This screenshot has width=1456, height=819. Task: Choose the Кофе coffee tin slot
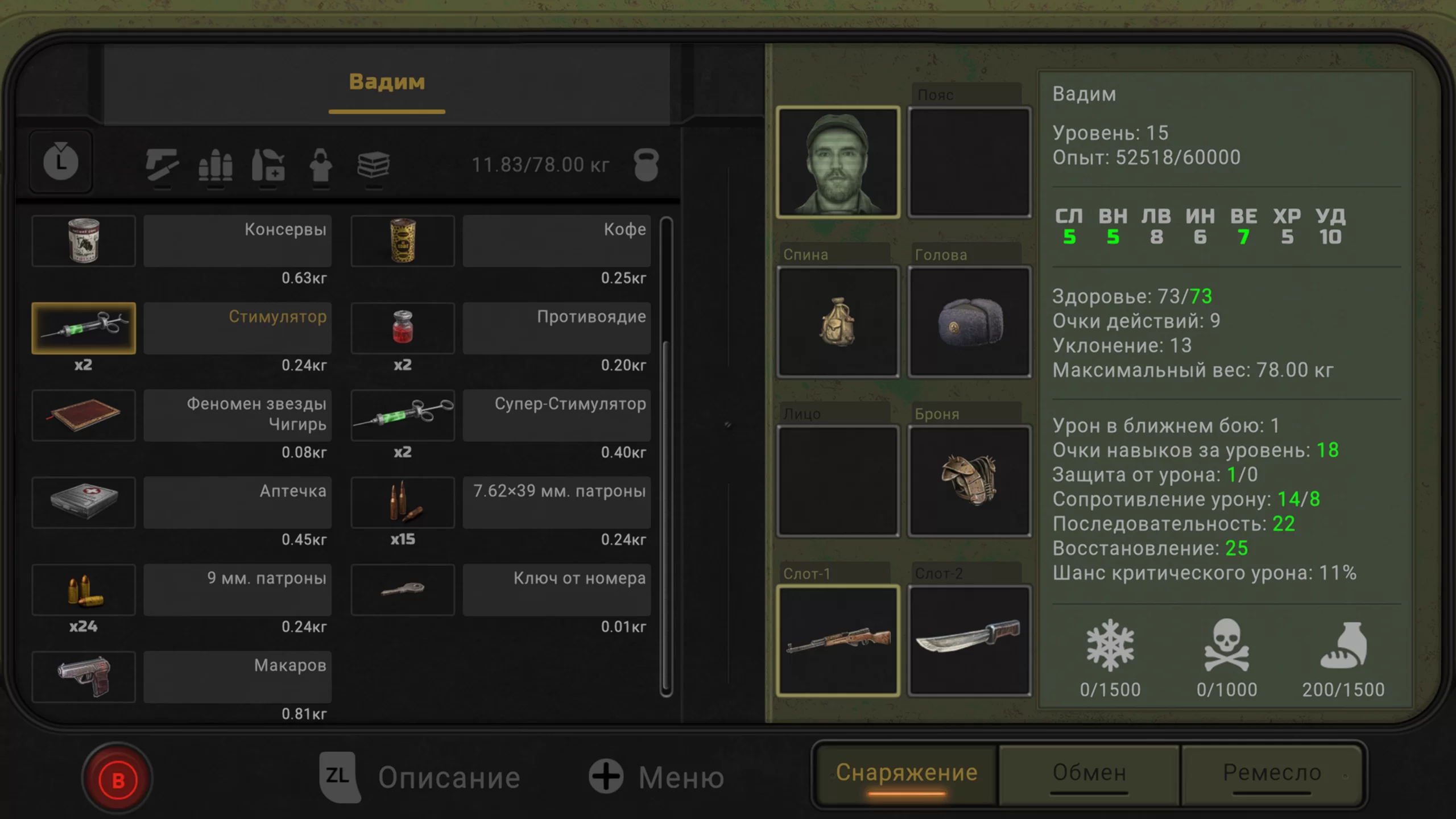403,241
